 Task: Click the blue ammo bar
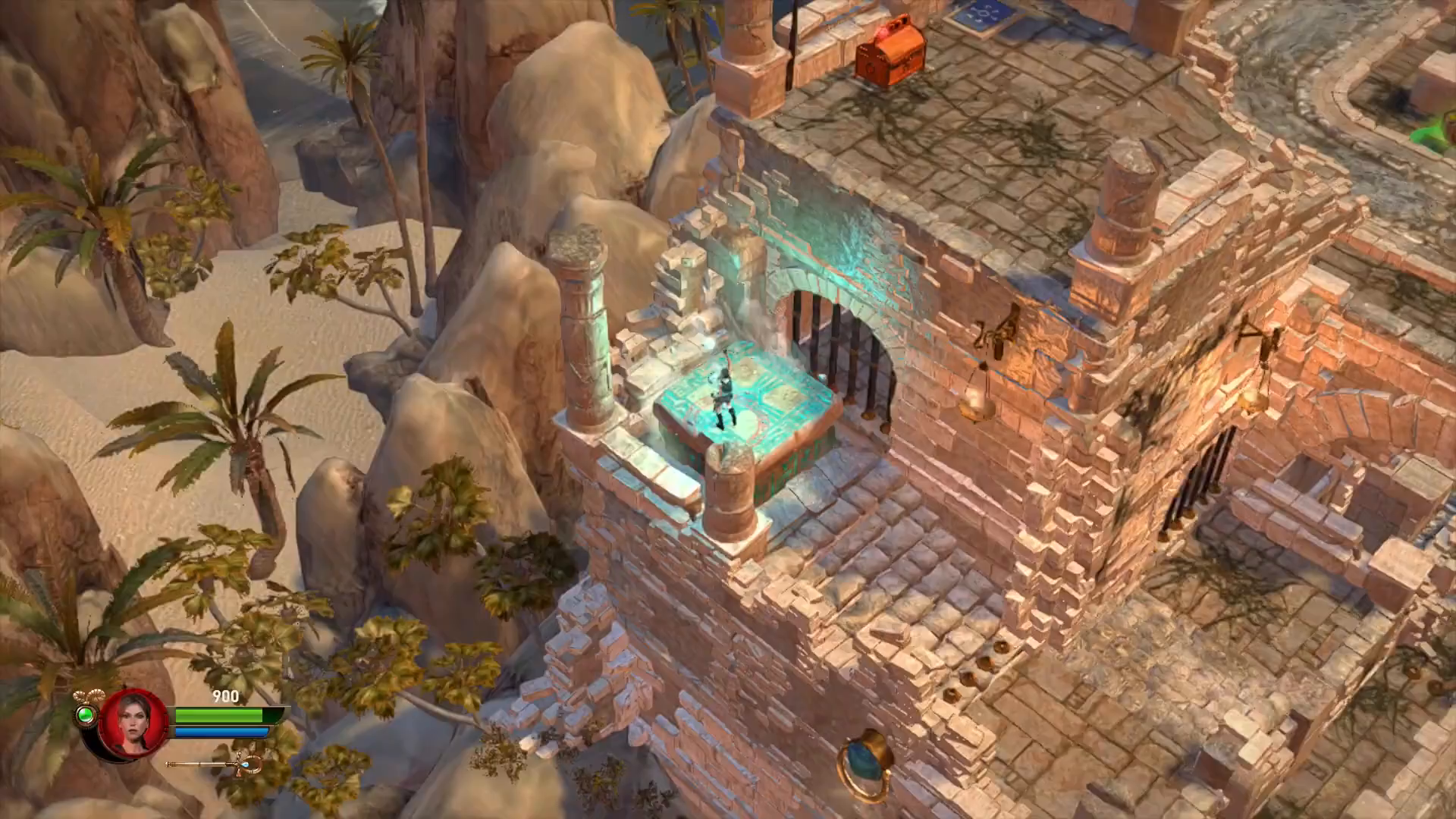coord(220,733)
